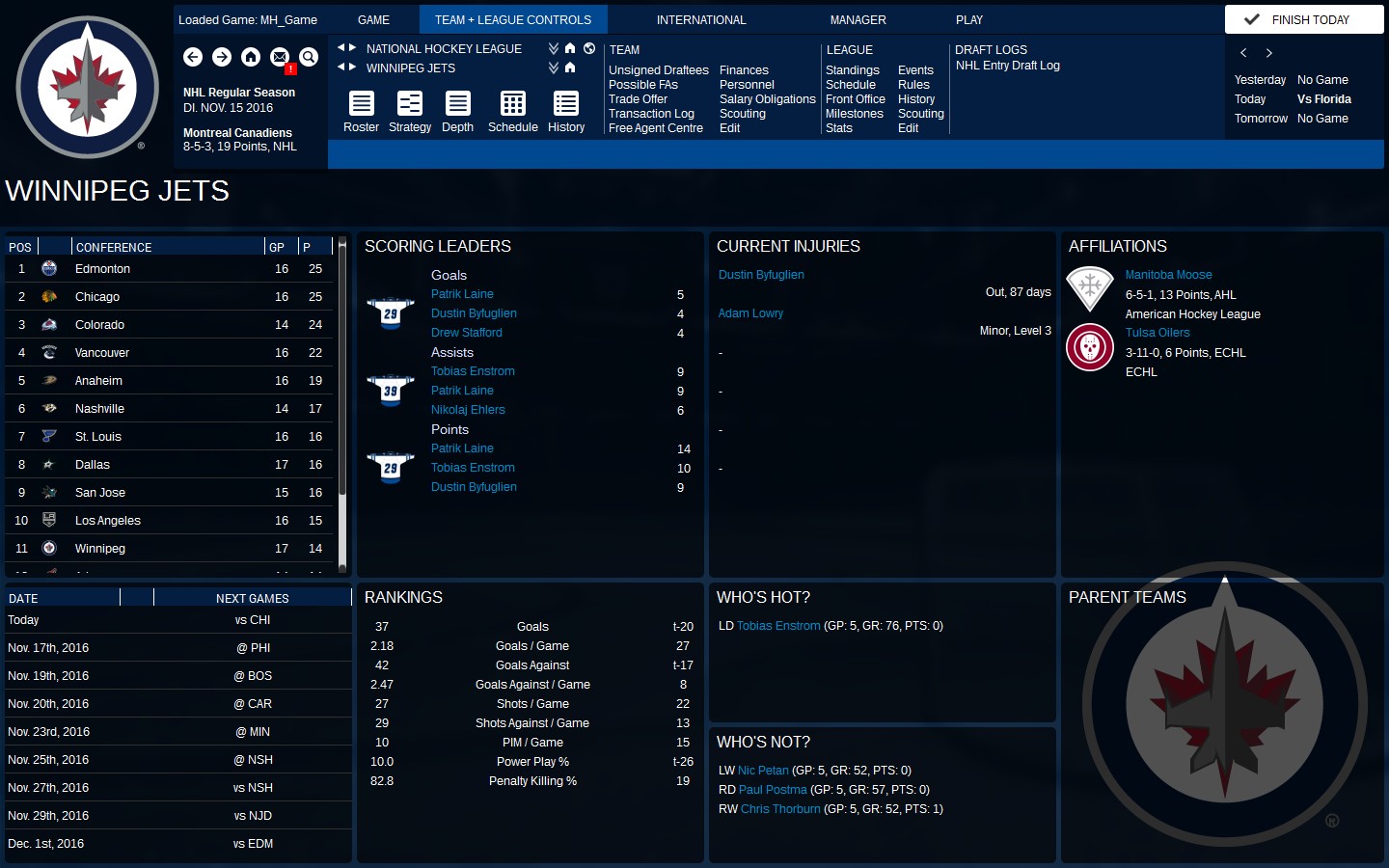1389x868 pixels.
Task: Open the MANAGER menu
Action: click(858, 19)
